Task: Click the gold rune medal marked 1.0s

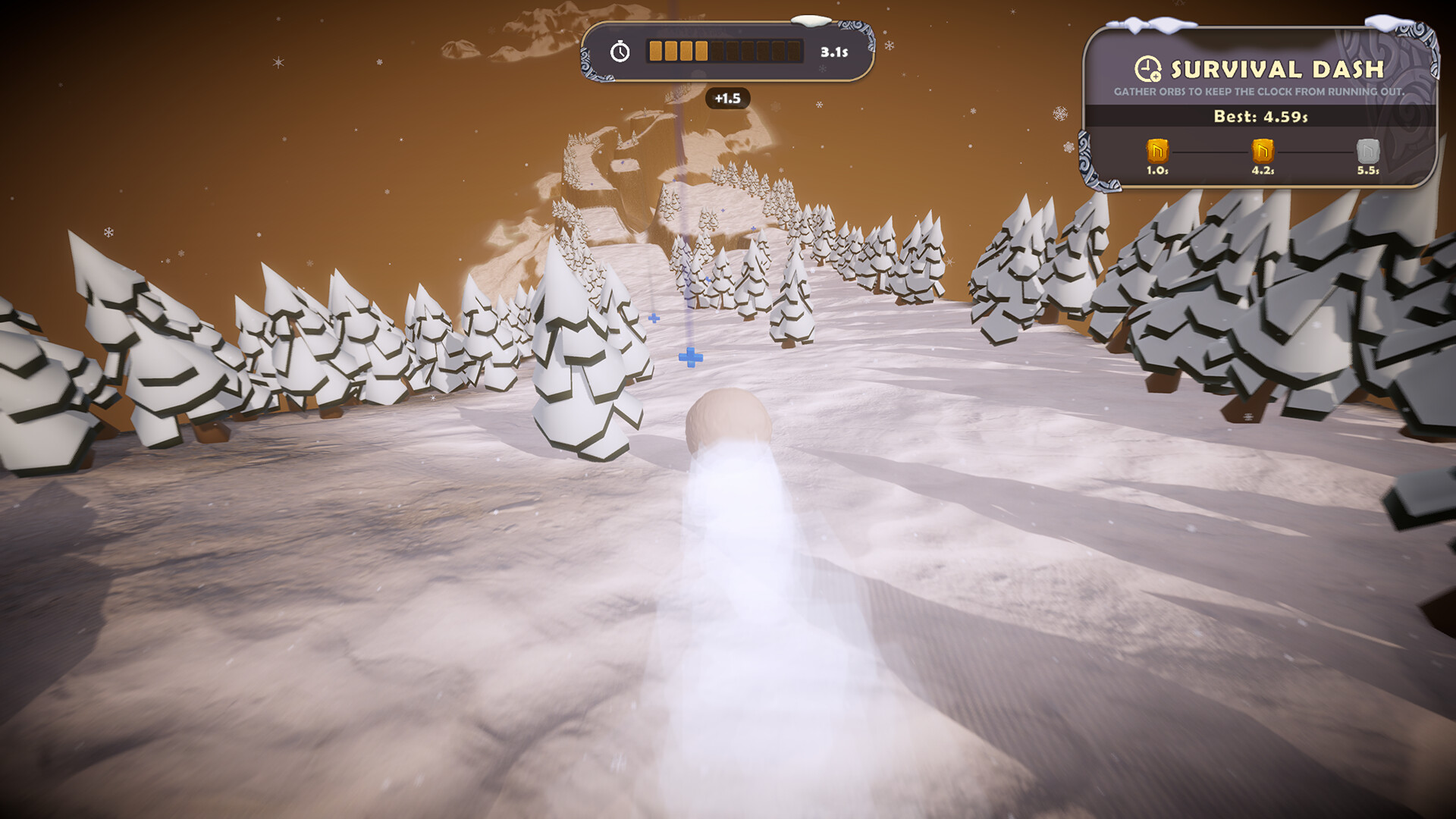Action: point(1157,151)
